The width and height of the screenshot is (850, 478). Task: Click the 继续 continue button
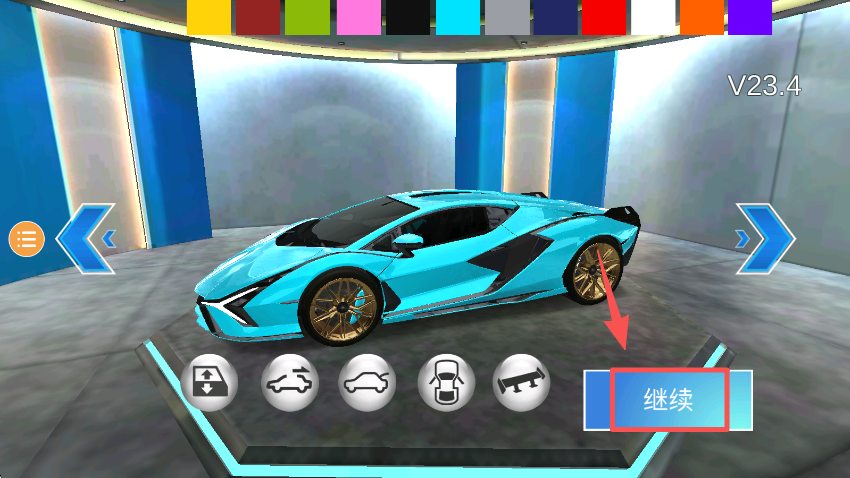point(669,400)
